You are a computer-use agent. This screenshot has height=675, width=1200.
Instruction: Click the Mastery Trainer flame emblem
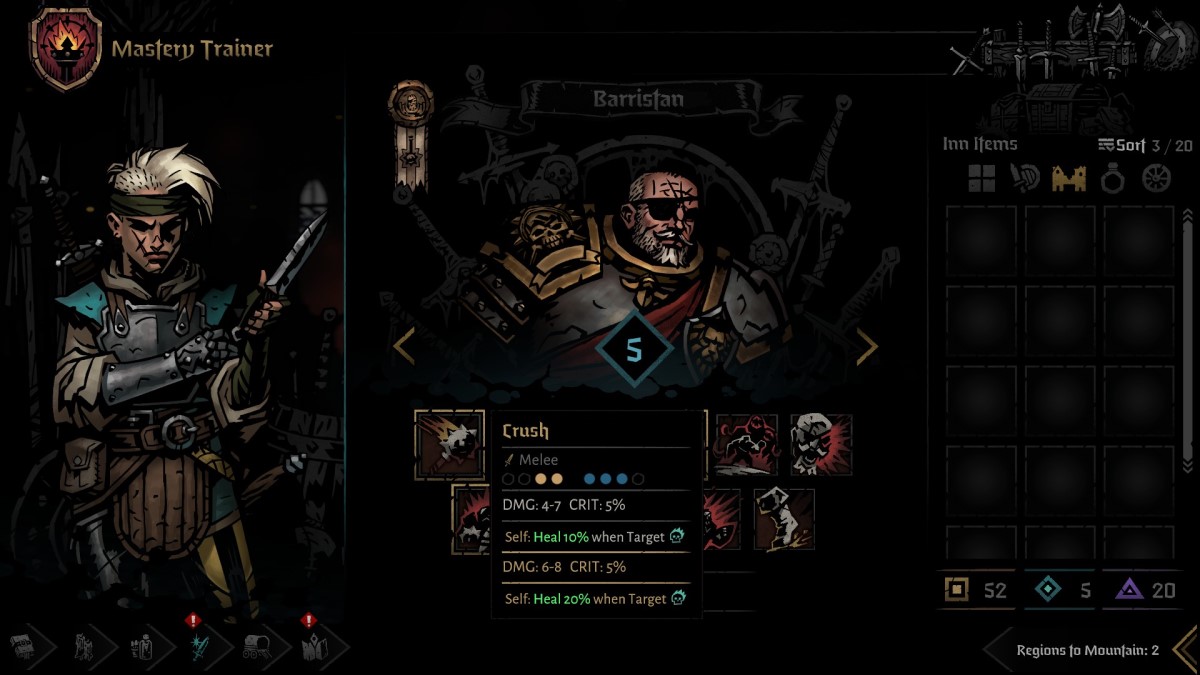[x=66, y=47]
